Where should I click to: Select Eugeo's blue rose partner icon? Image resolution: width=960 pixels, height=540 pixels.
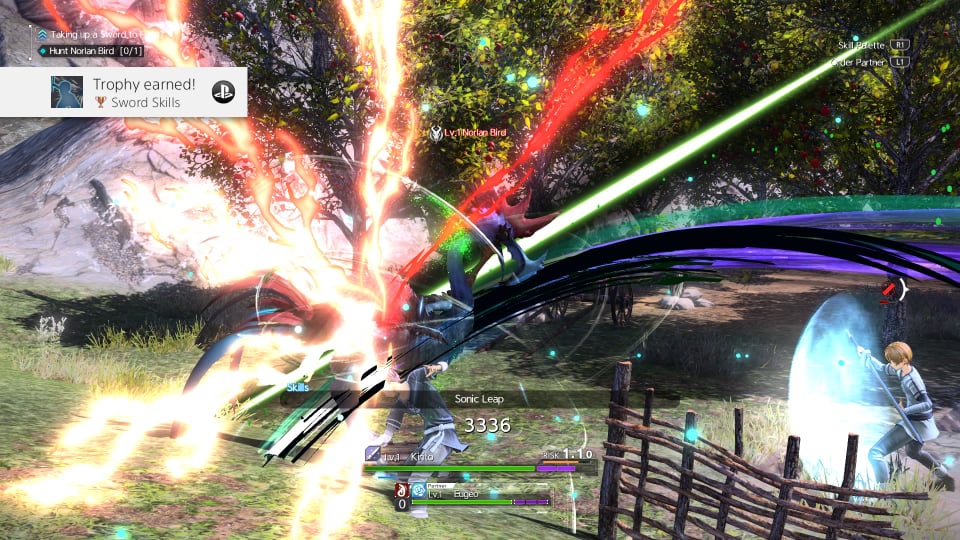point(418,491)
